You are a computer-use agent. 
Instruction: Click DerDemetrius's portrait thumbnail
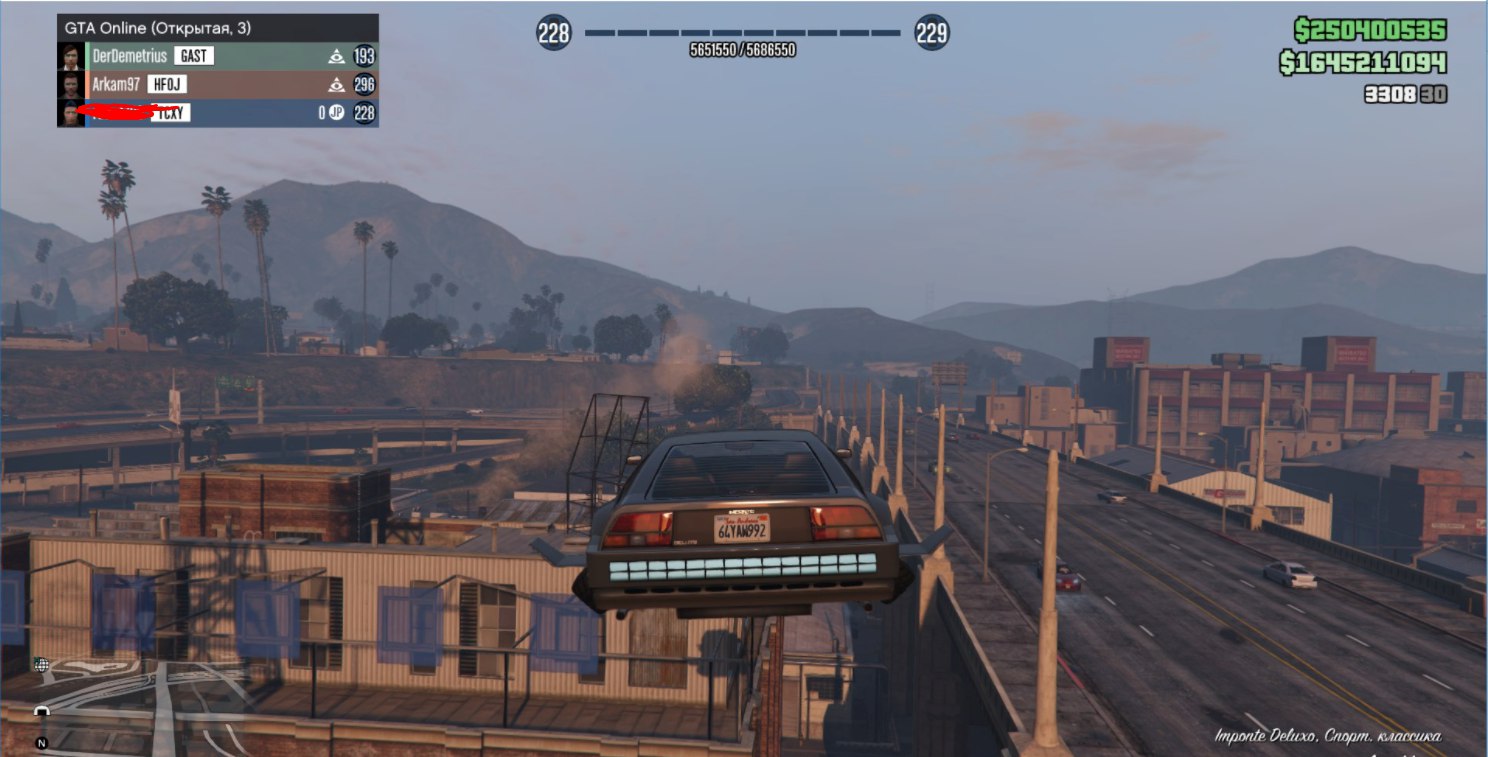pos(71,56)
